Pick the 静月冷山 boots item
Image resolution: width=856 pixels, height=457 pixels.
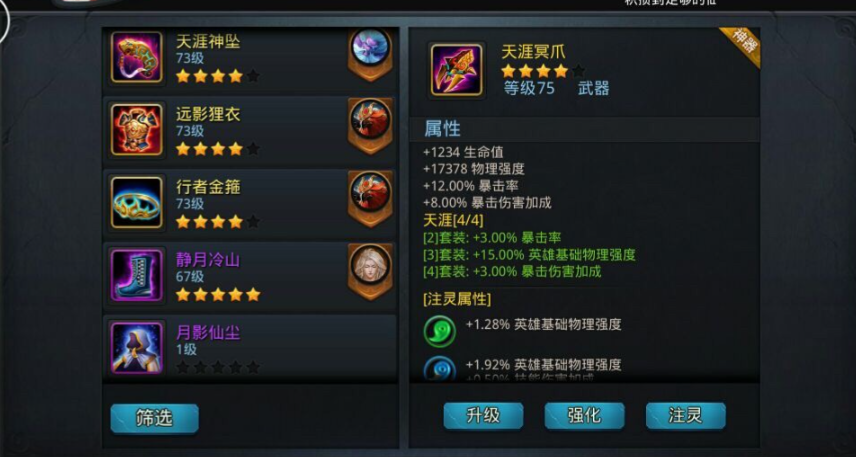point(230,275)
